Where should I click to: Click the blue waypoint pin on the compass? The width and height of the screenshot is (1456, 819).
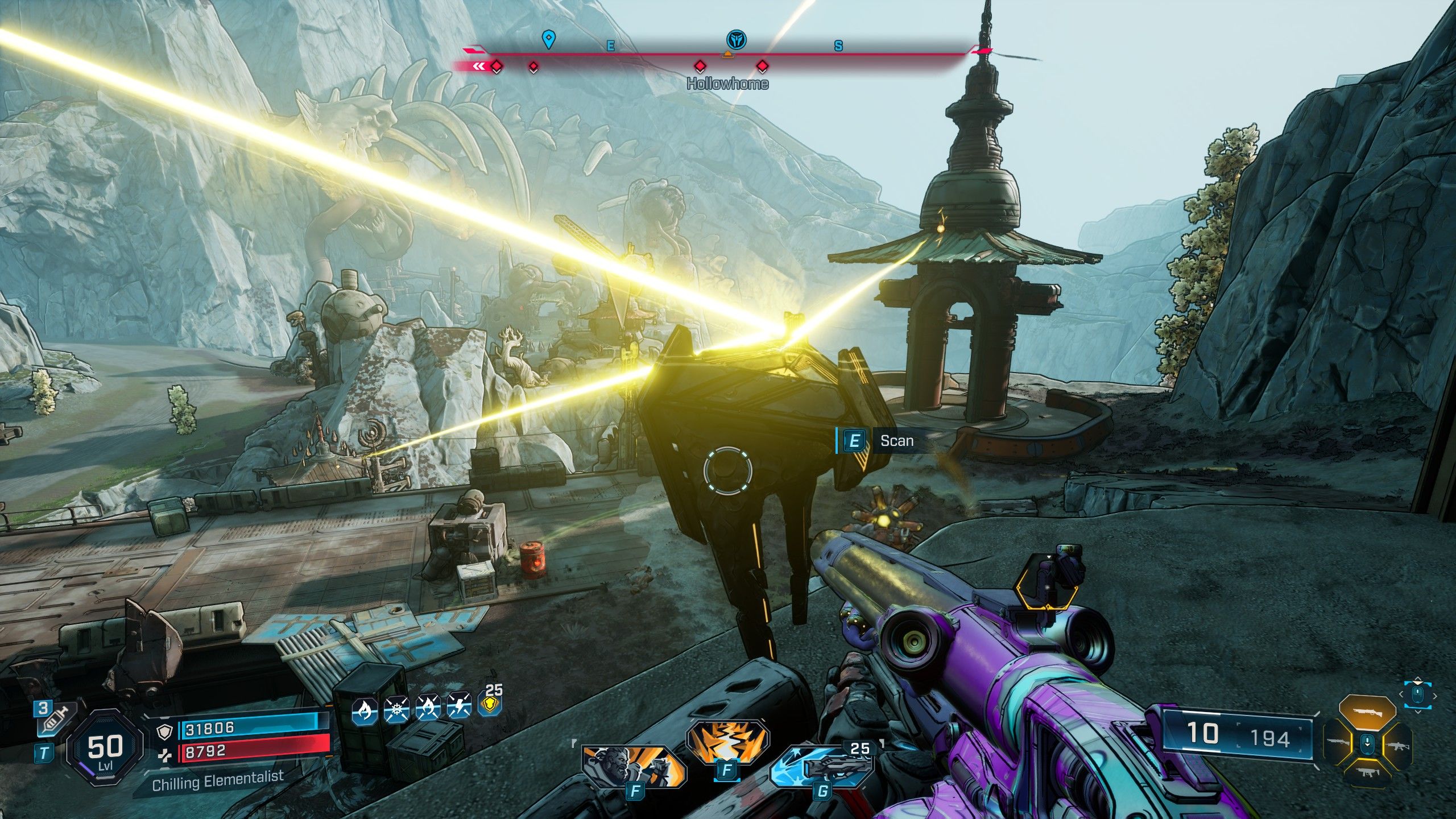548,39
